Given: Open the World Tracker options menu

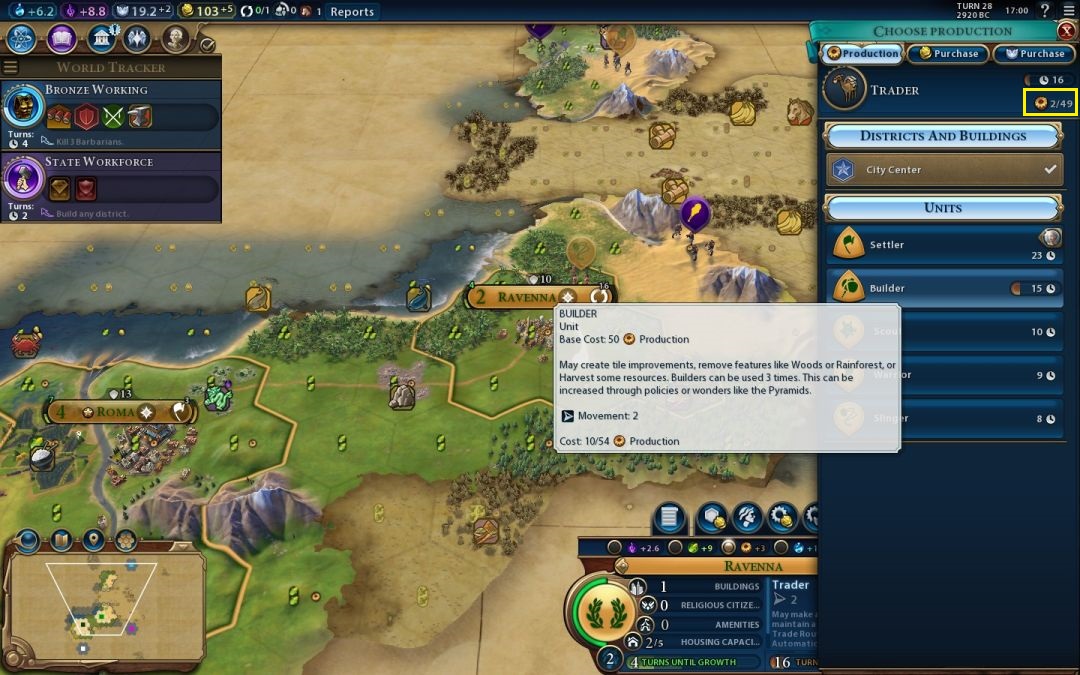Looking at the screenshot, I should pos(11,67).
